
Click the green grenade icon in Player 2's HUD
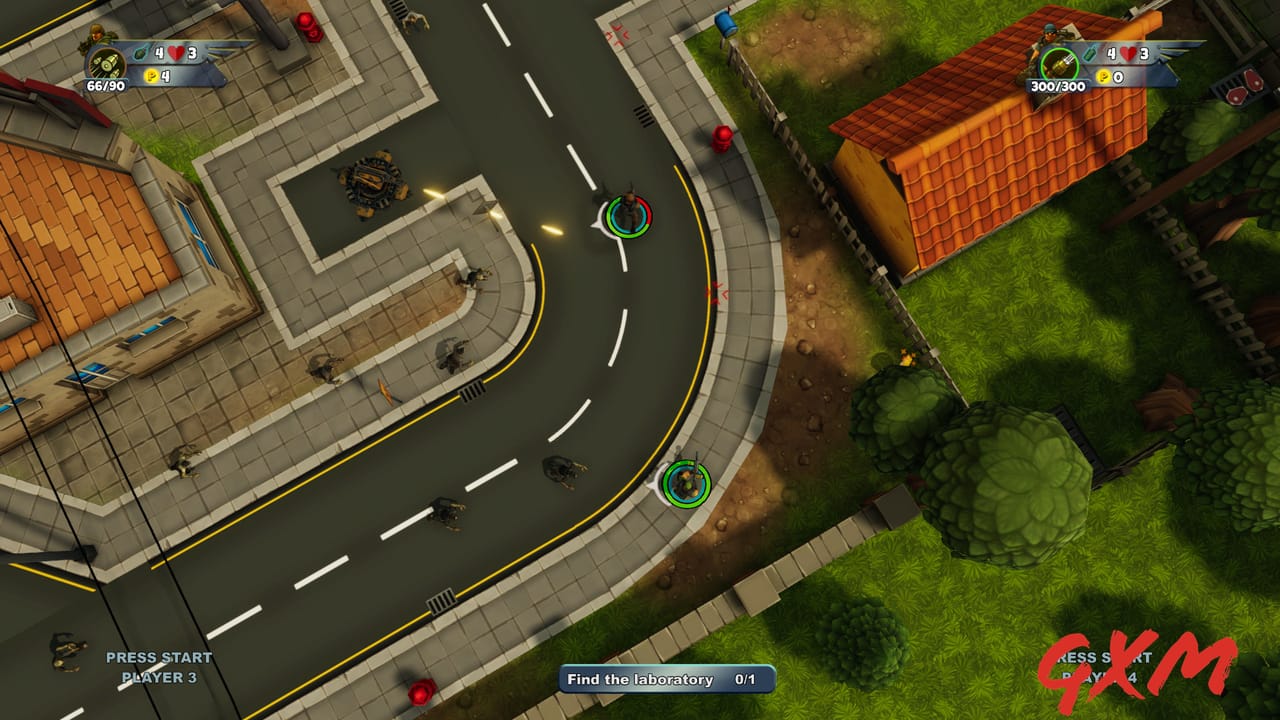(1089, 54)
